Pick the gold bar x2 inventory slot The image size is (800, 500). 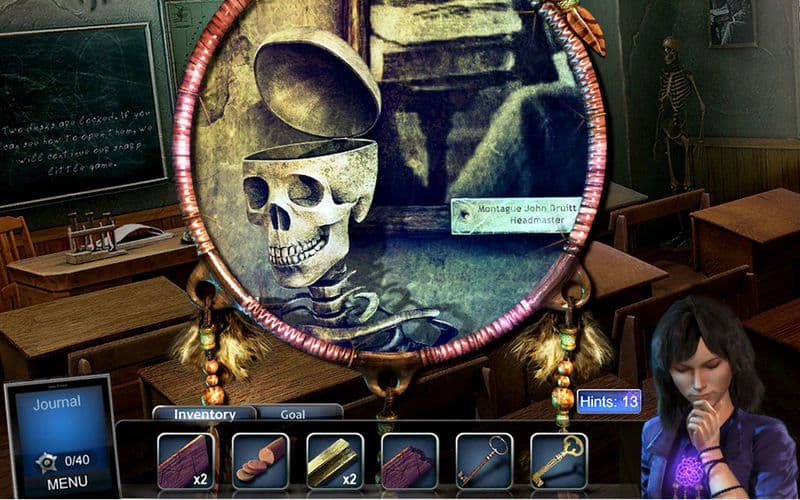pos(335,460)
